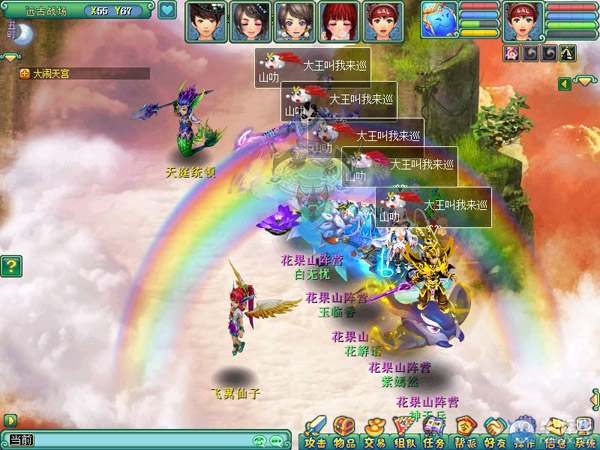This screenshot has width=600, height=450.
Task: Click the purple buff status icon
Action: [513, 52]
